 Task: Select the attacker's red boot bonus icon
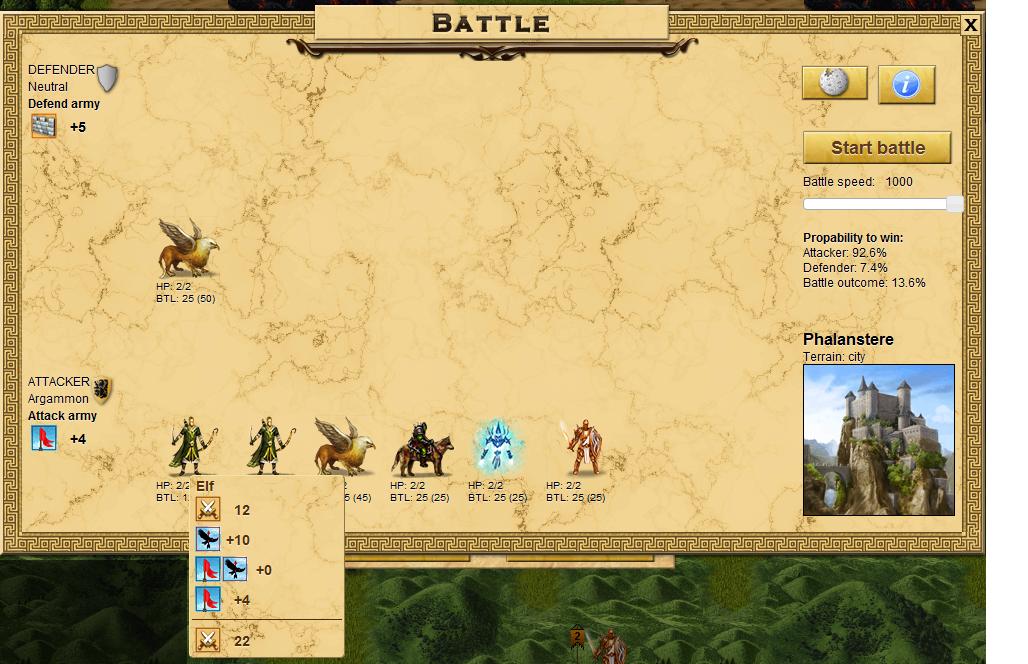pos(44,438)
